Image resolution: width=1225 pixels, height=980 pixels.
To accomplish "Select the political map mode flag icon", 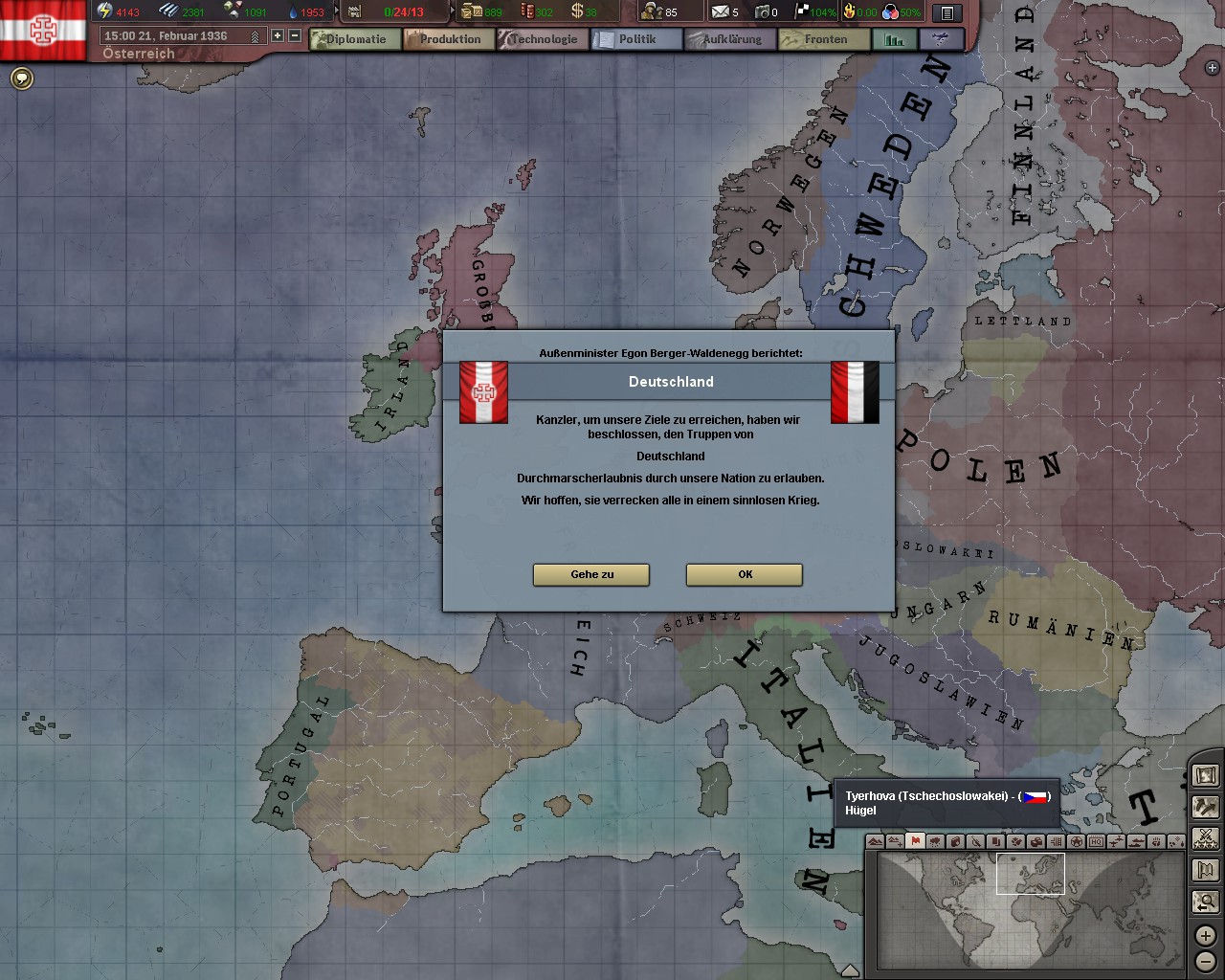I will pos(916,841).
